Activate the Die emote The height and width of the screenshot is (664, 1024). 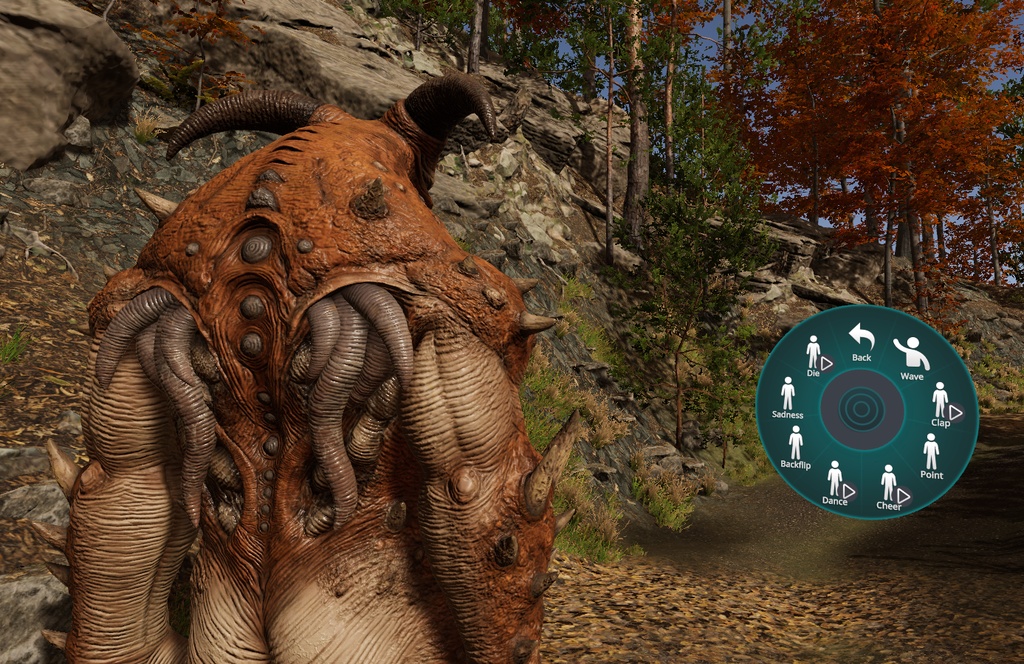coord(814,355)
